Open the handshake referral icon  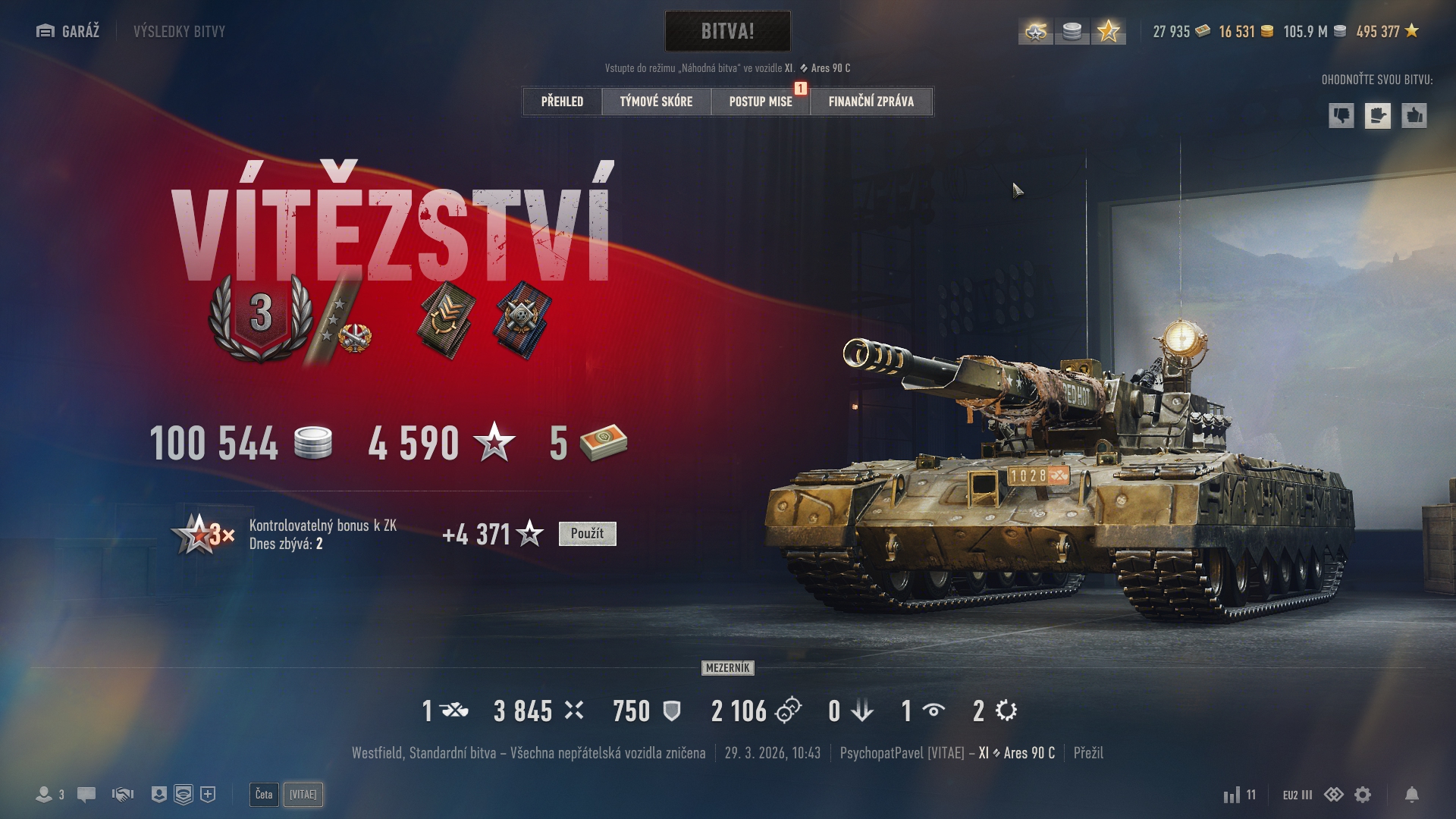123,795
